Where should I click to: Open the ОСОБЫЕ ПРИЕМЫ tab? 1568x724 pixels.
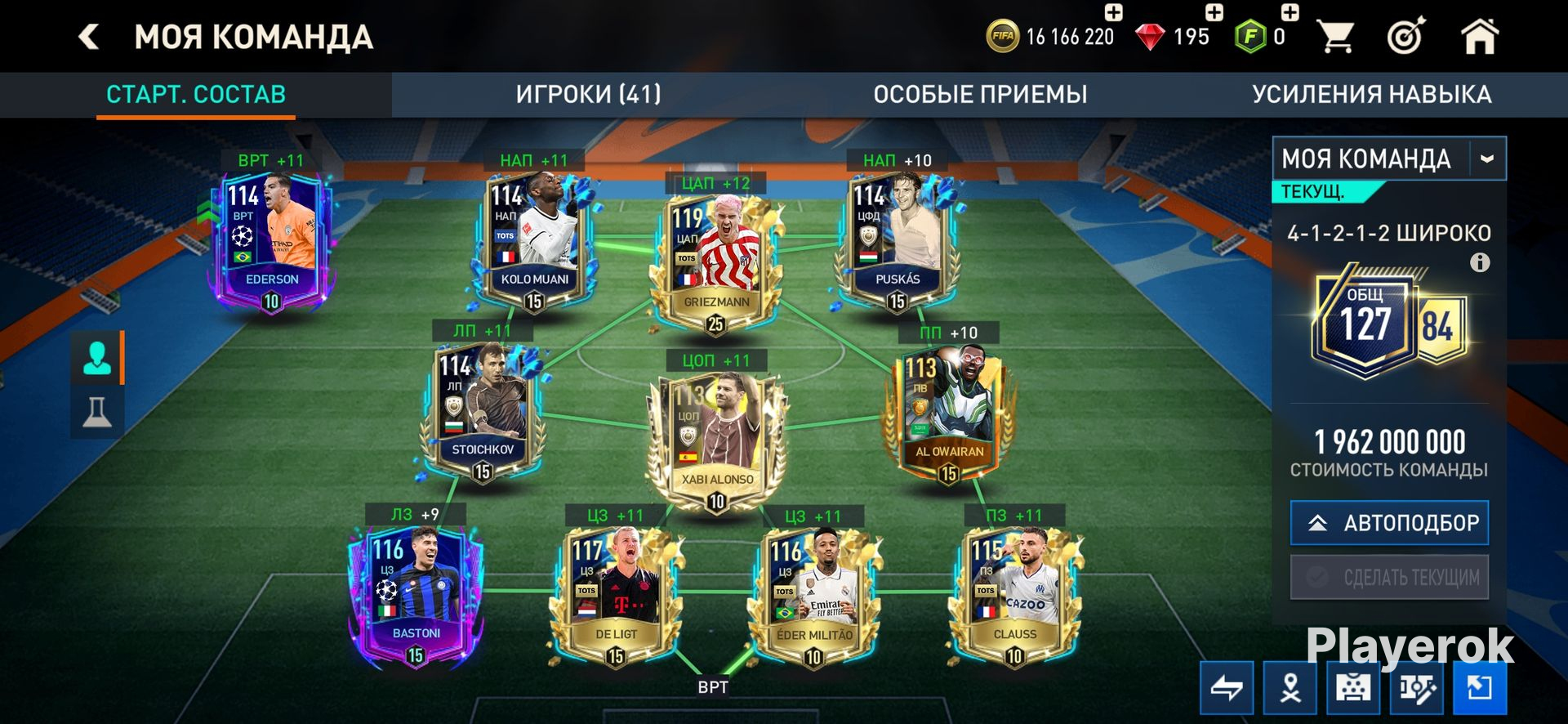click(x=980, y=95)
